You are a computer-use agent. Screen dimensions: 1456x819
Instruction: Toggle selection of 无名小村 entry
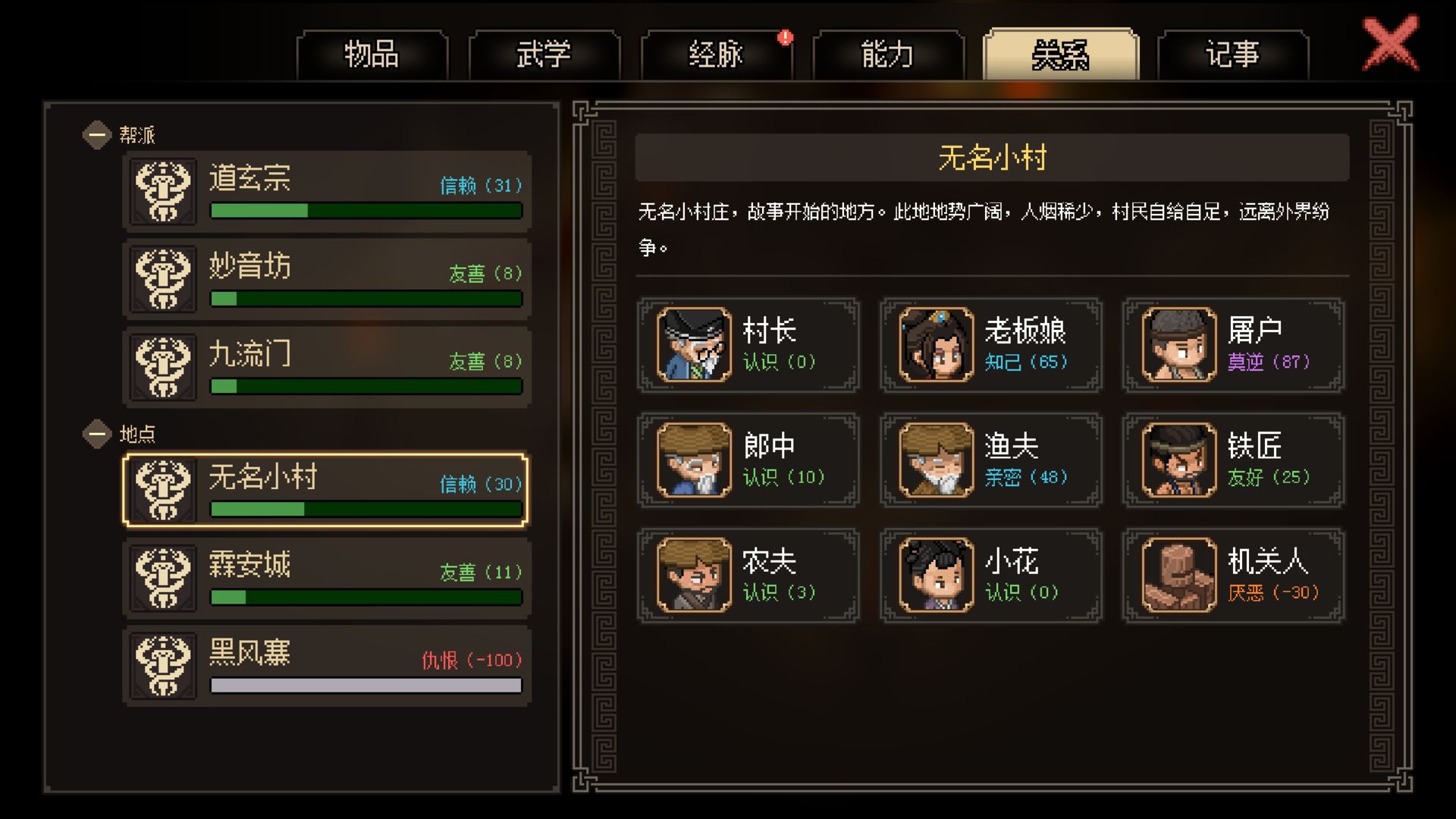pos(326,489)
